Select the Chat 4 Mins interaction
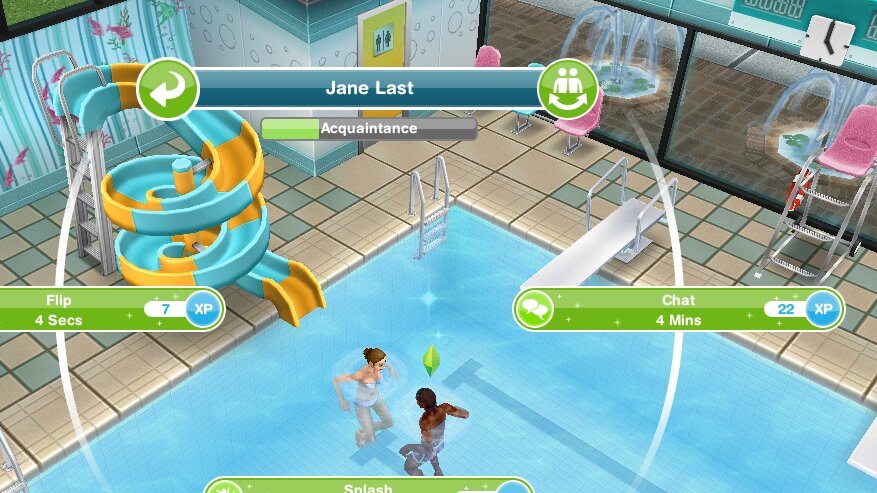877x493 pixels. click(x=678, y=310)
